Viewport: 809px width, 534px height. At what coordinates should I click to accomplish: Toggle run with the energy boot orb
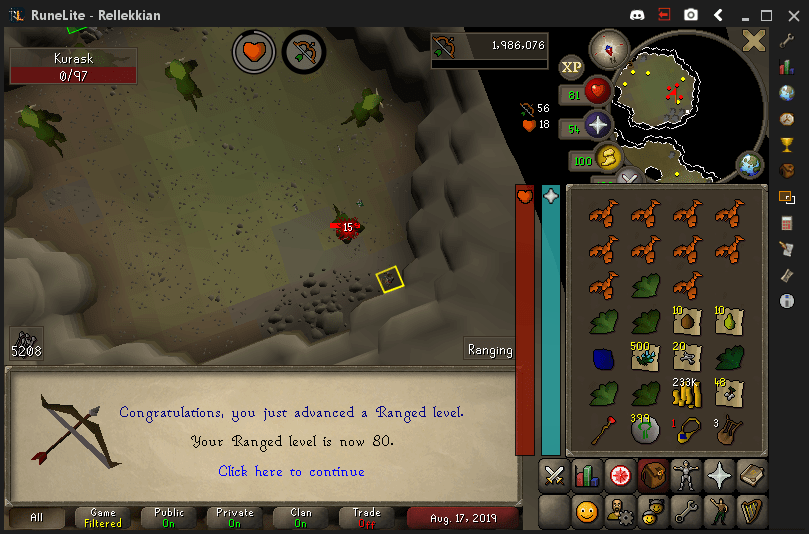click(608, 158)
